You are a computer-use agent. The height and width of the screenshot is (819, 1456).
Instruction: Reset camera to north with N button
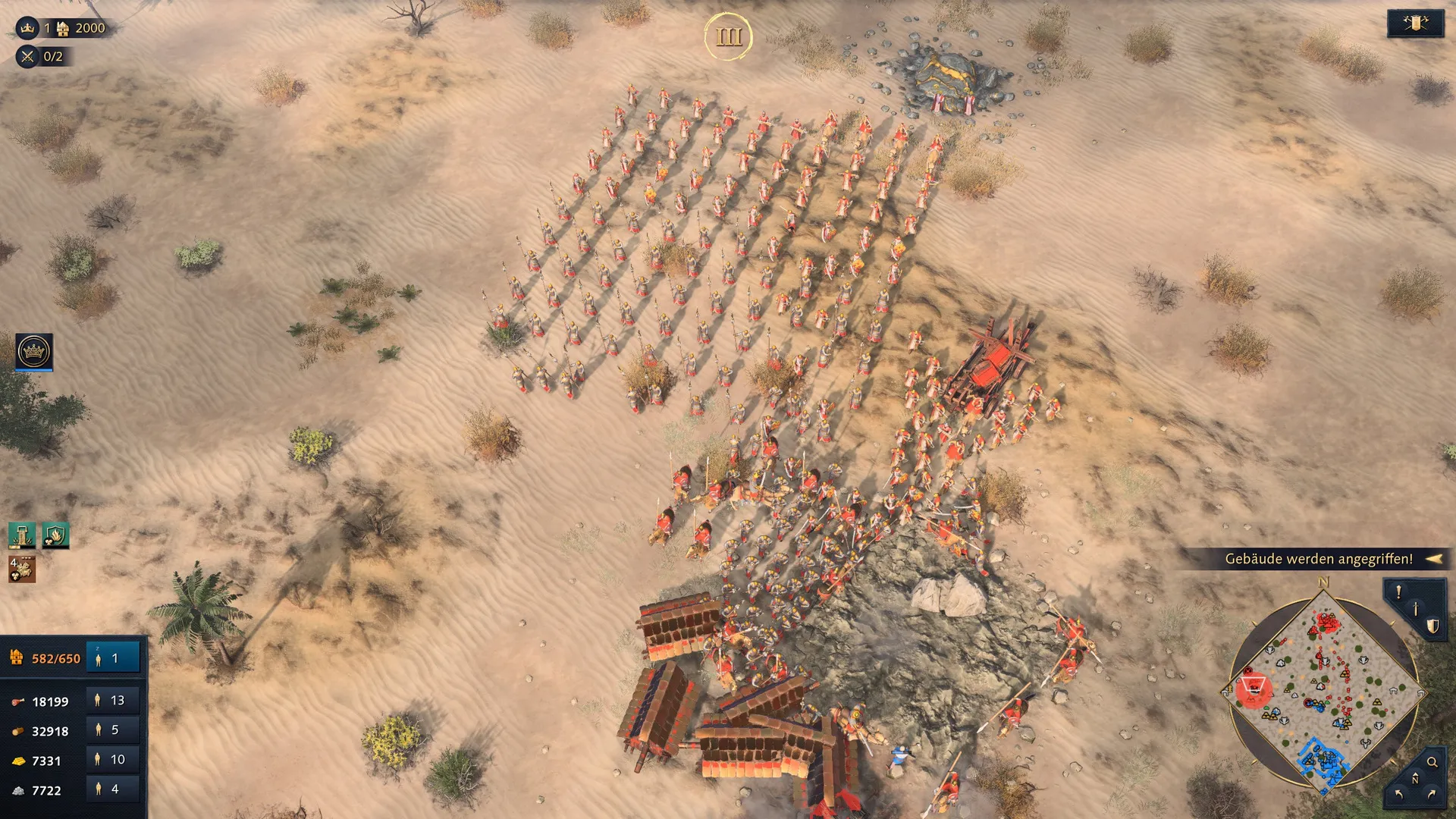tap(1415, 779)
